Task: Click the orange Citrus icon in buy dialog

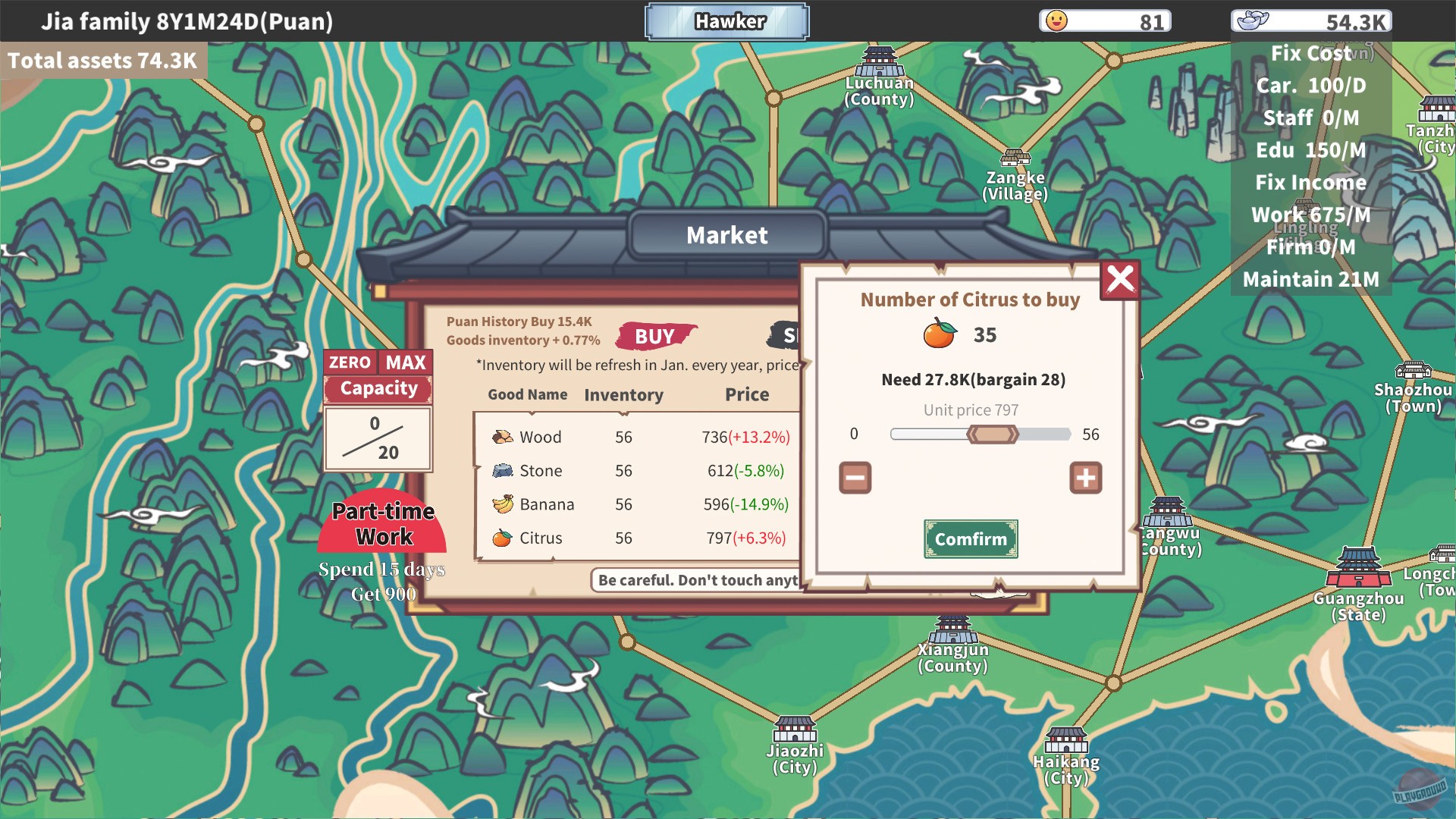Action: (x=938, y=334)
